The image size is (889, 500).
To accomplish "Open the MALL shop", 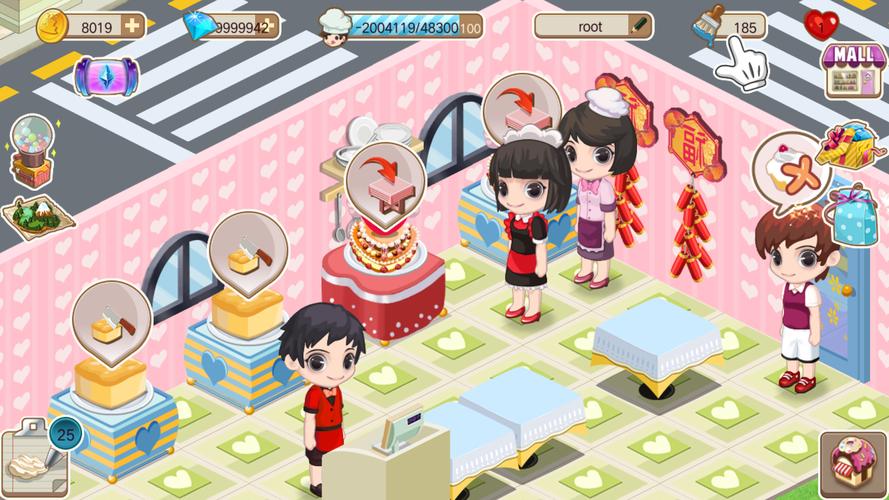I will coord(853,69).
